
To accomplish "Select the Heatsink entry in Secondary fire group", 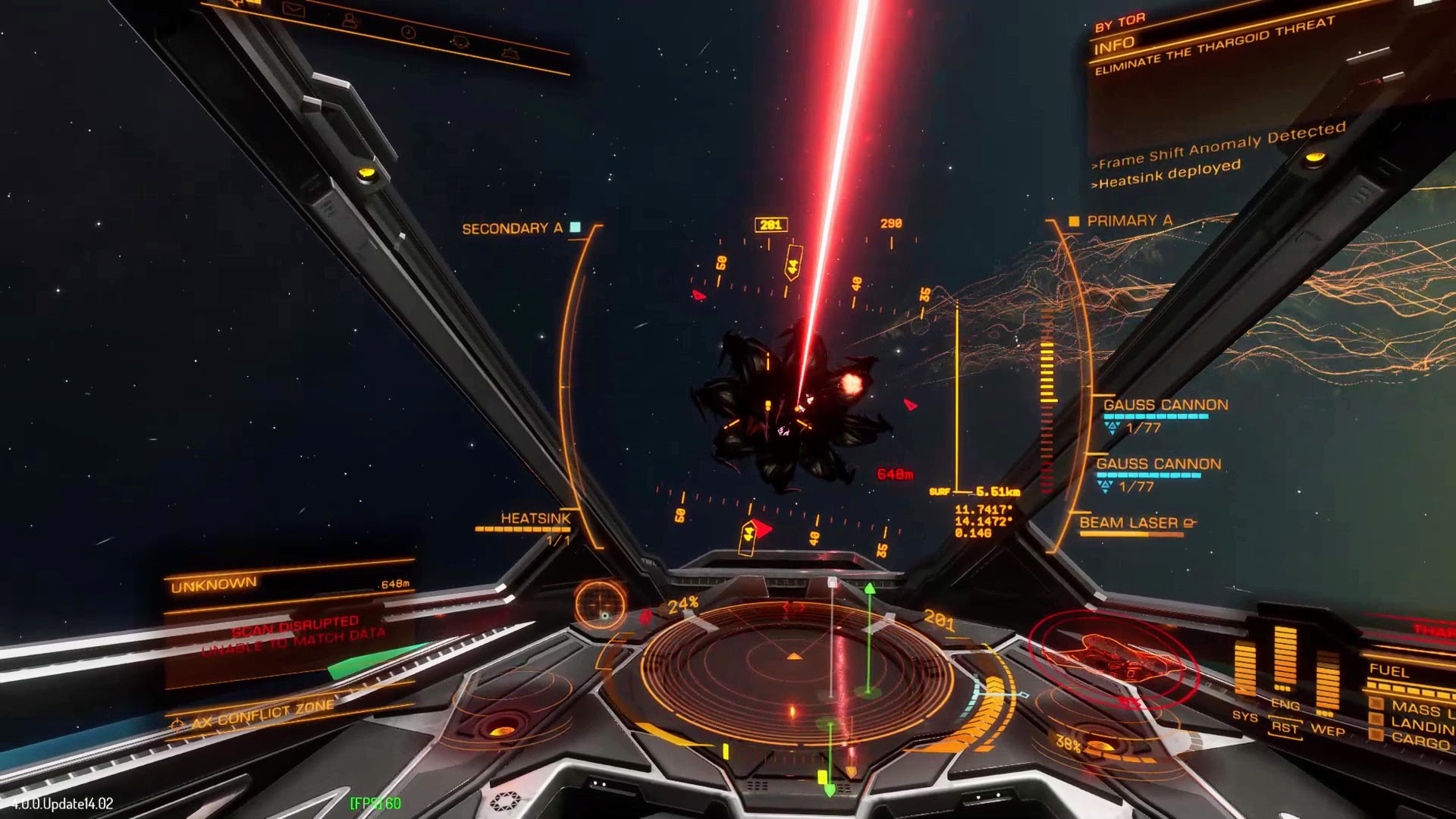I will pos(535,519).
